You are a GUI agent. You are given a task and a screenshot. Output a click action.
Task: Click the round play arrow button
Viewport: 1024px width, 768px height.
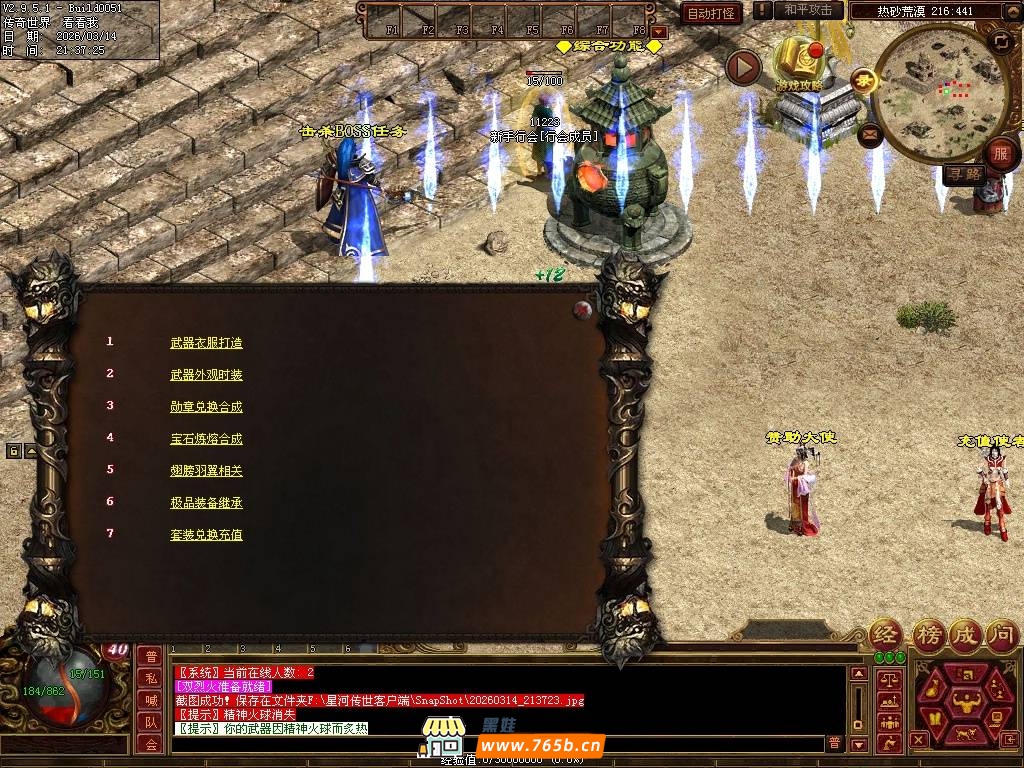pos(743,68)
